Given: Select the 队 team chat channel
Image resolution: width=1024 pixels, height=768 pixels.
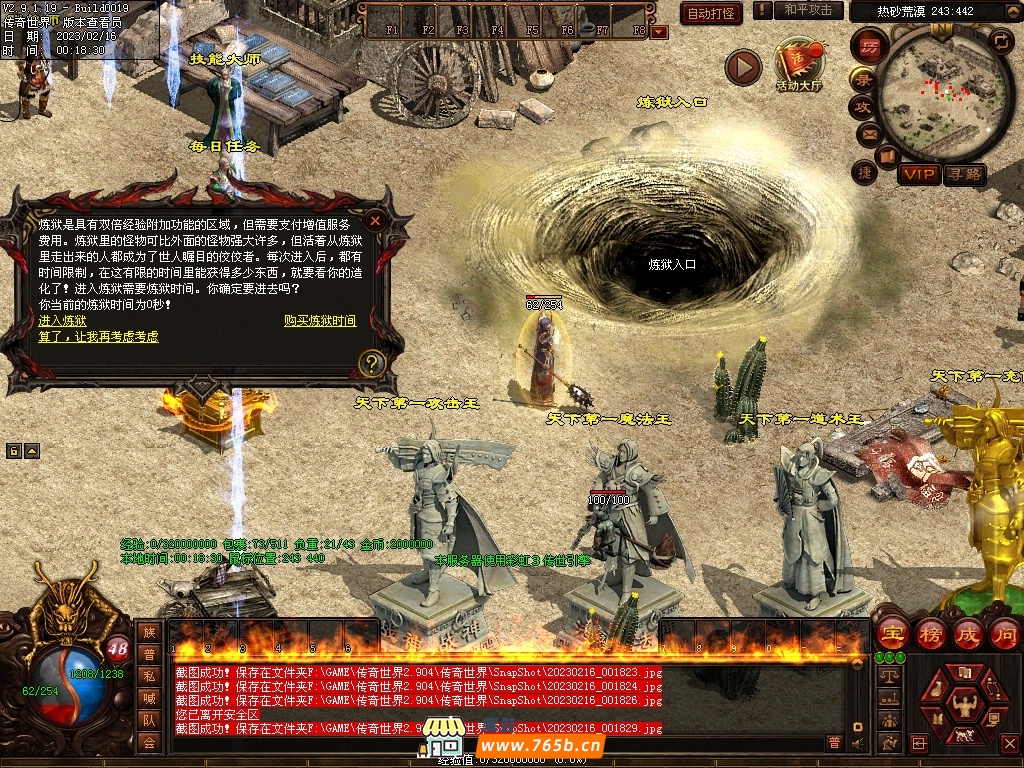Looking at the screenshot, I should coord(149,719).
